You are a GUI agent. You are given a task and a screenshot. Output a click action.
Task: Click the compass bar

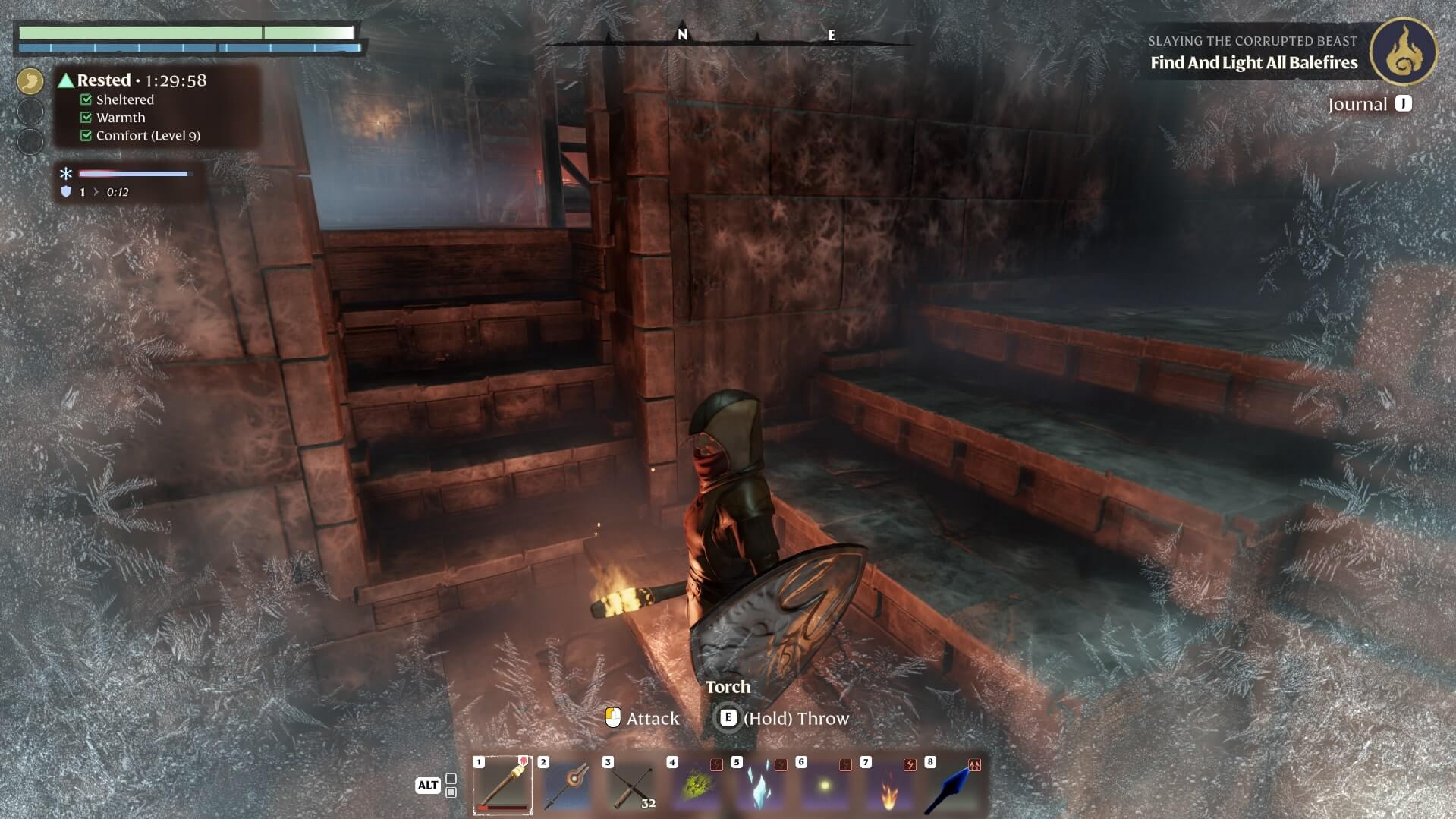[727, 36]
